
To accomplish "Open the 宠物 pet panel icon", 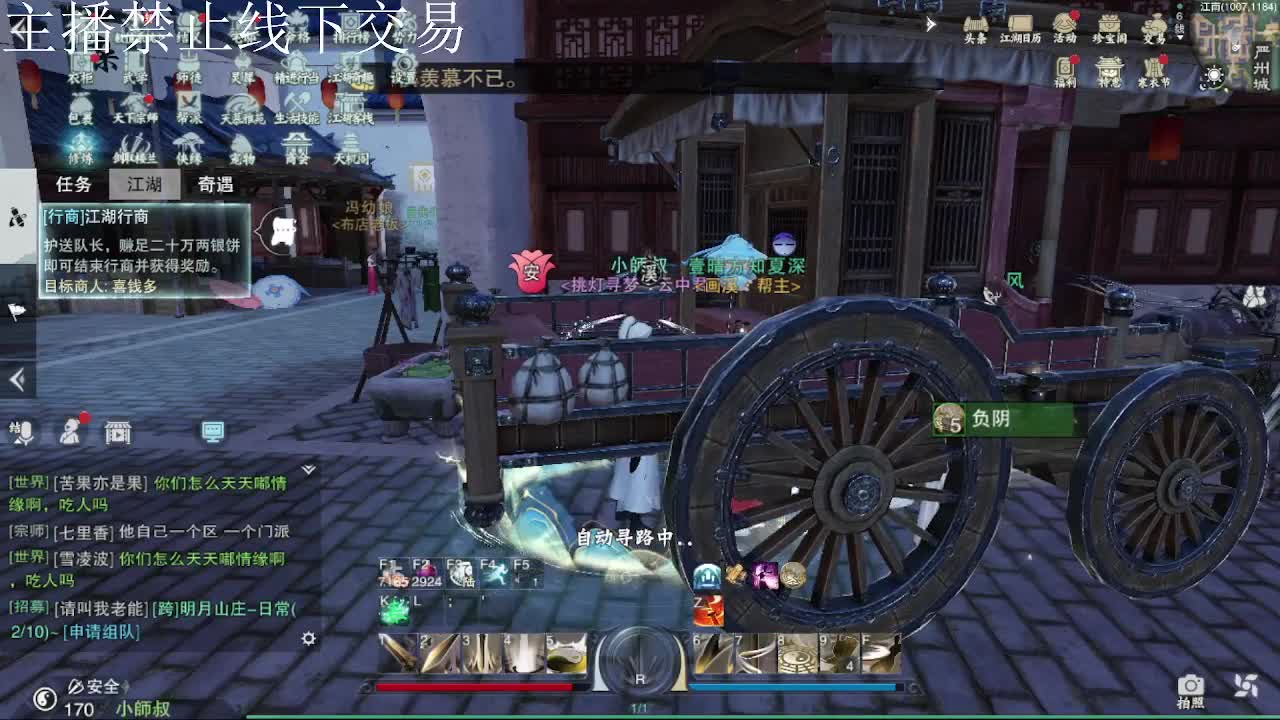I will [x=242, y=142].
